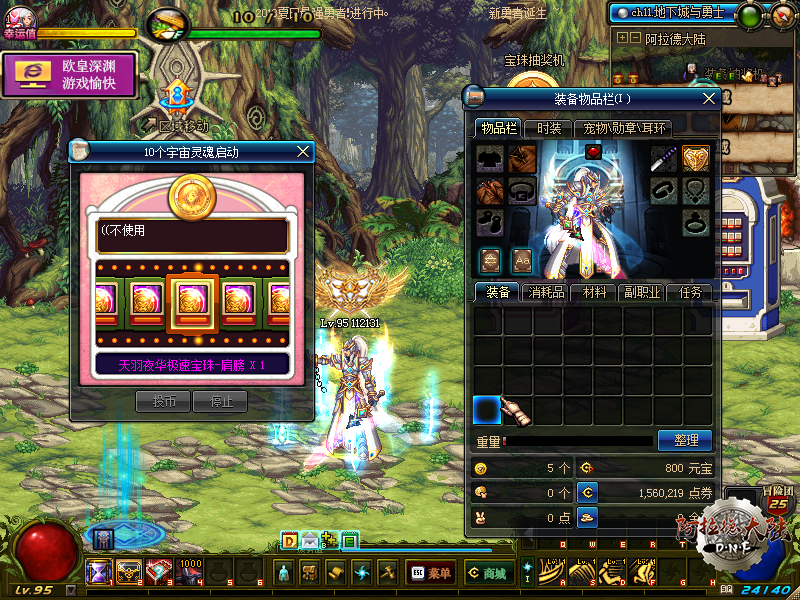The image size is (800, 600).
Task: Select the equipped purple-hilted sword weapon slot
Action: coord(665,158)
